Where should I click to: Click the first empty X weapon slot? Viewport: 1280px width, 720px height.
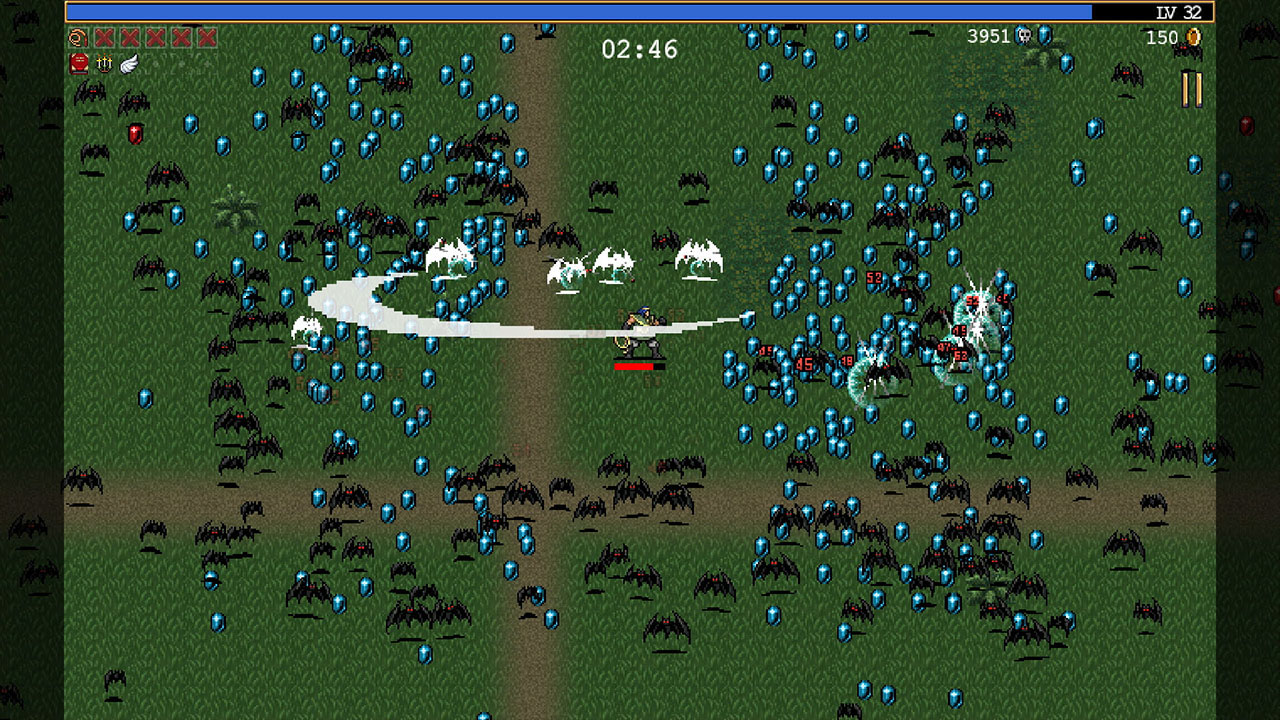(x=105, y=38)
